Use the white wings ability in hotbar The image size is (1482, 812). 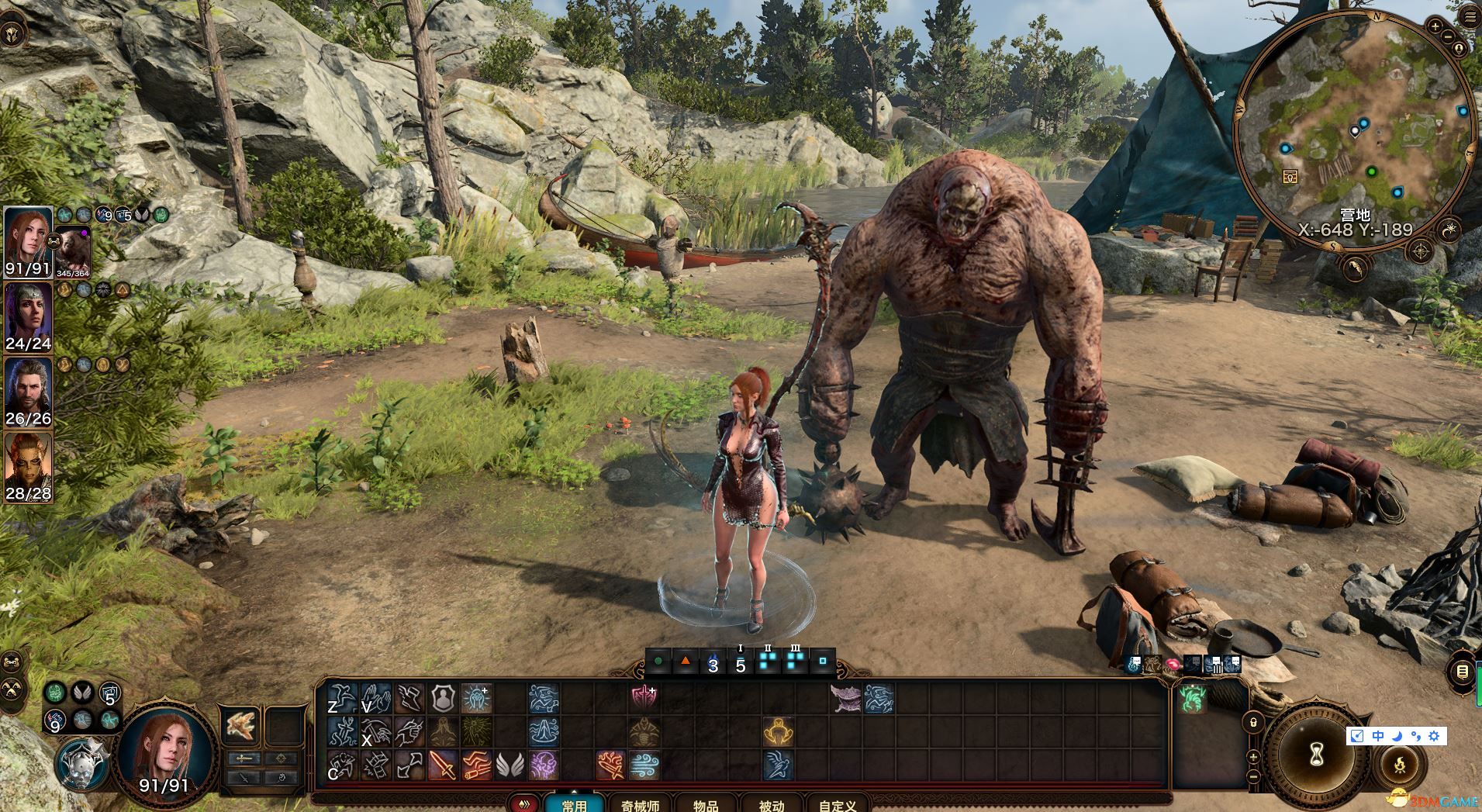coord(510,765)
